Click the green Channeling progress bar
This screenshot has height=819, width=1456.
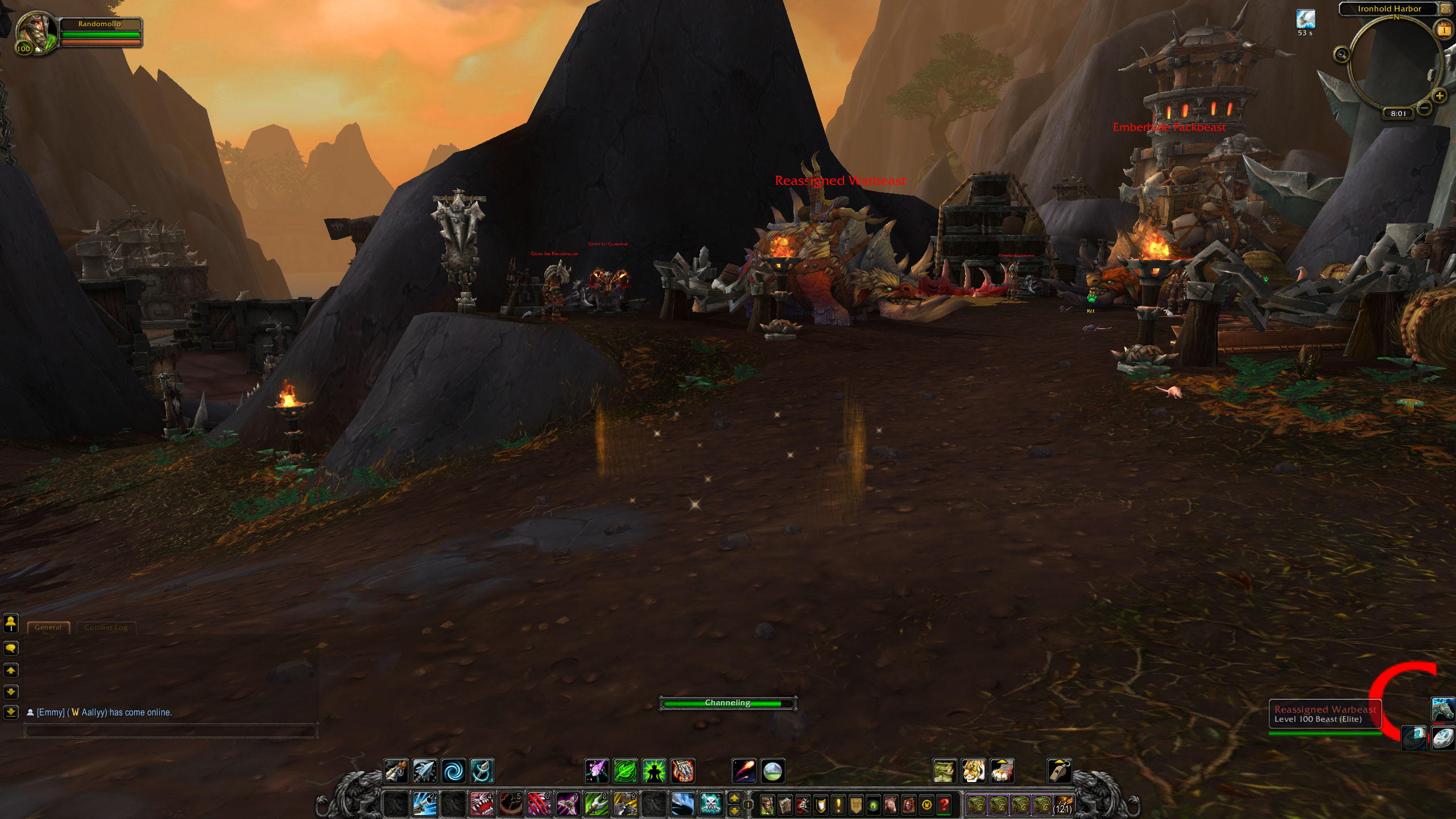pos(728,703)
